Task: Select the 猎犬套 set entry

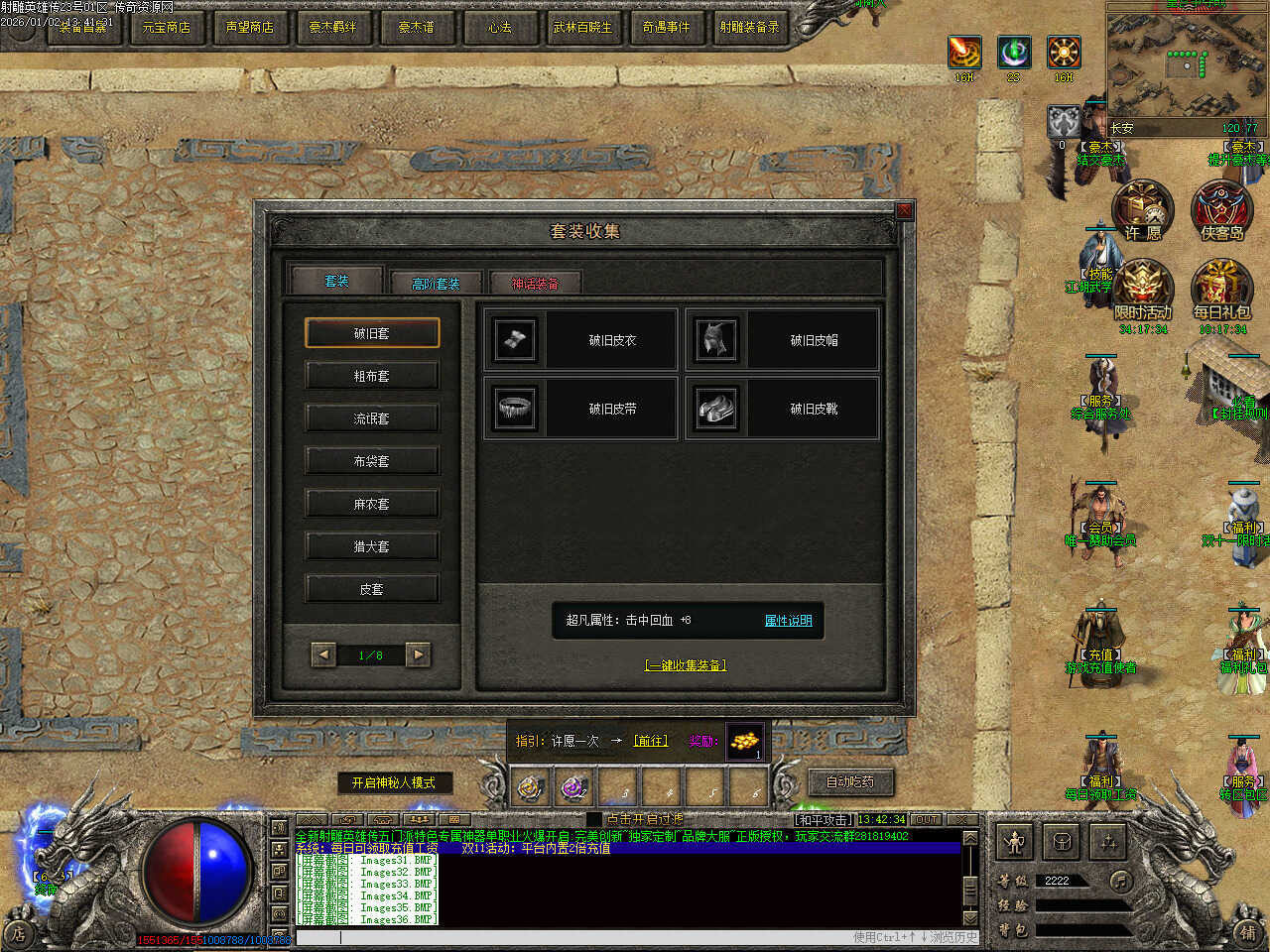Action: point(371,546)
